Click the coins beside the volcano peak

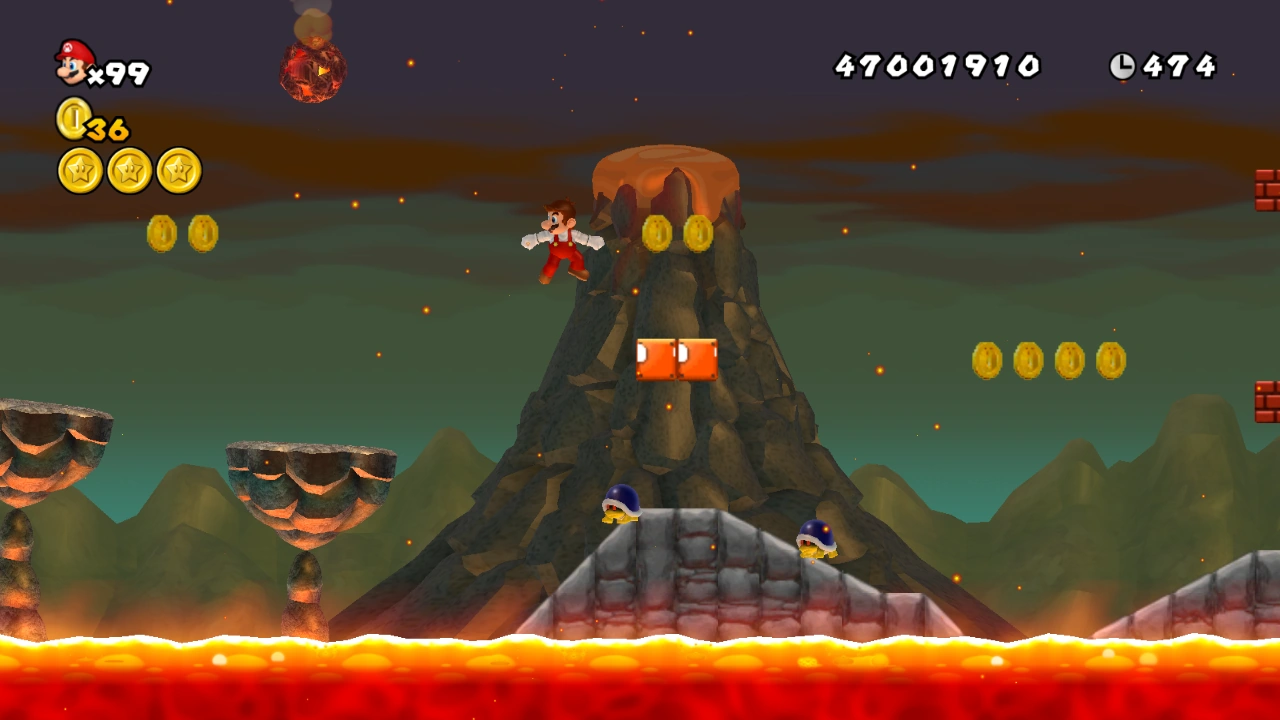pos(680,231)
